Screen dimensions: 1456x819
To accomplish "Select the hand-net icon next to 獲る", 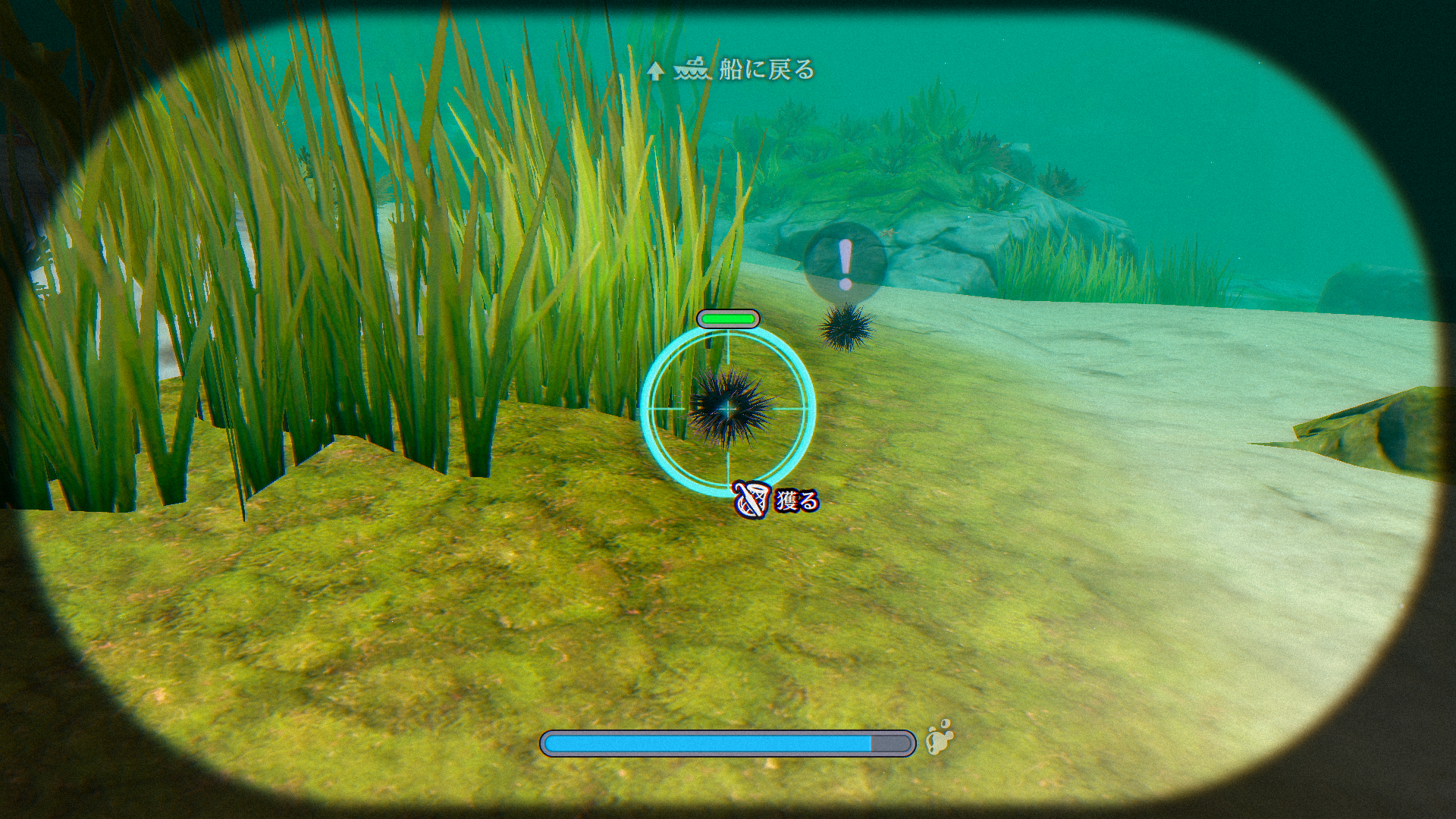I will (x=749, y=500).
